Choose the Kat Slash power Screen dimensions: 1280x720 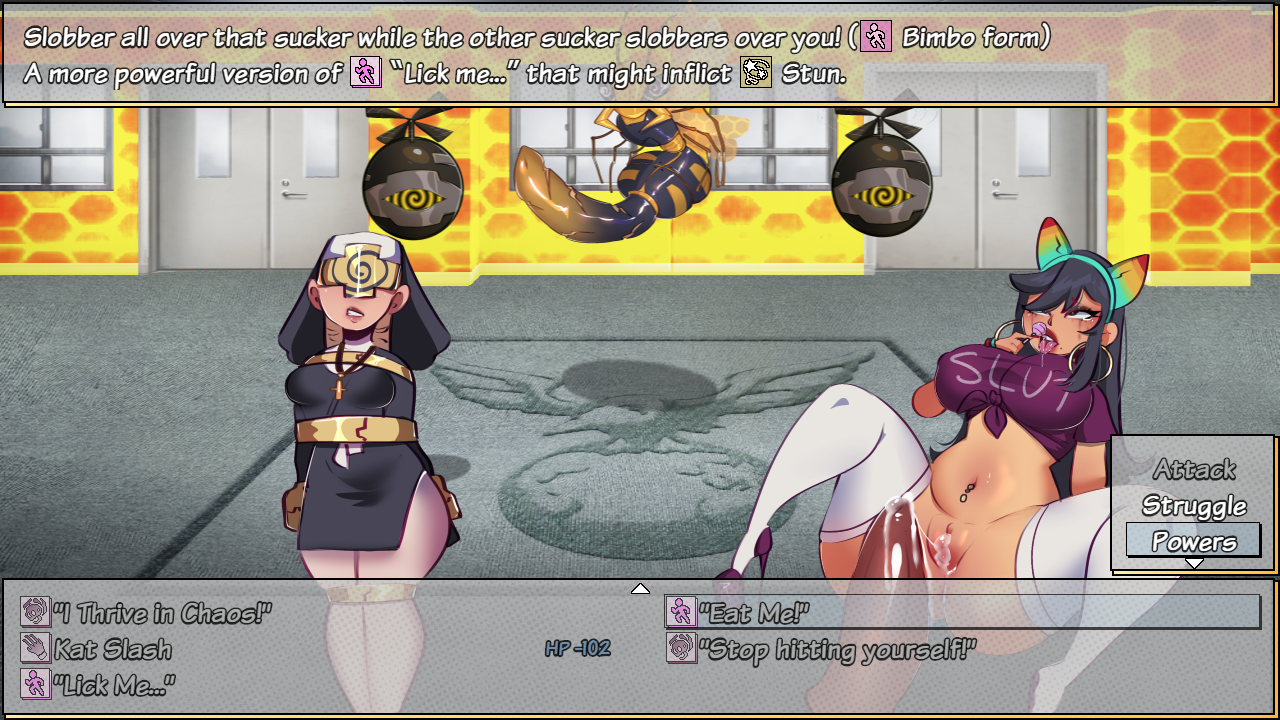[112, 649]
